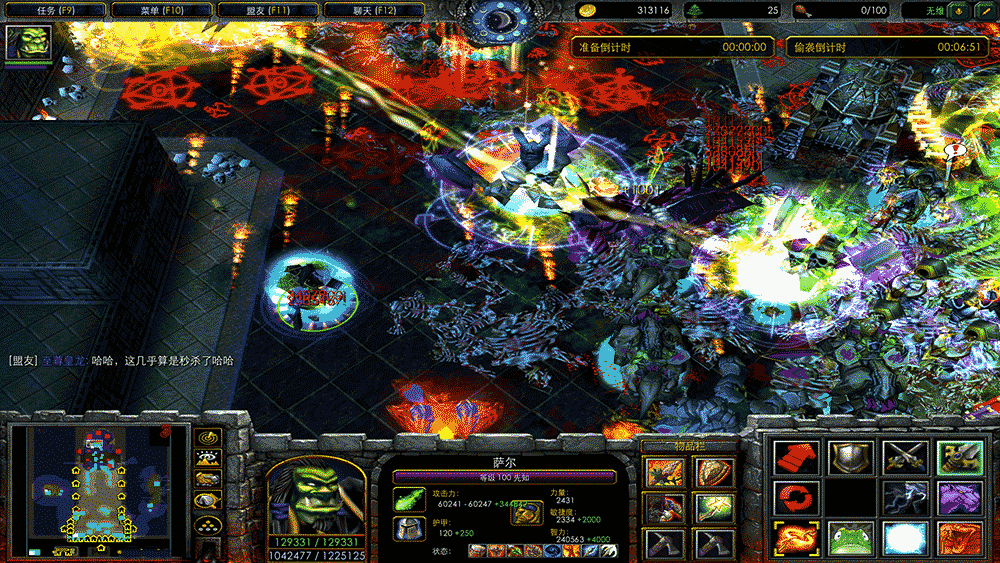Activate the green frog hex ability
This screenshot has height=563, width=1000.
coord(850,538)
